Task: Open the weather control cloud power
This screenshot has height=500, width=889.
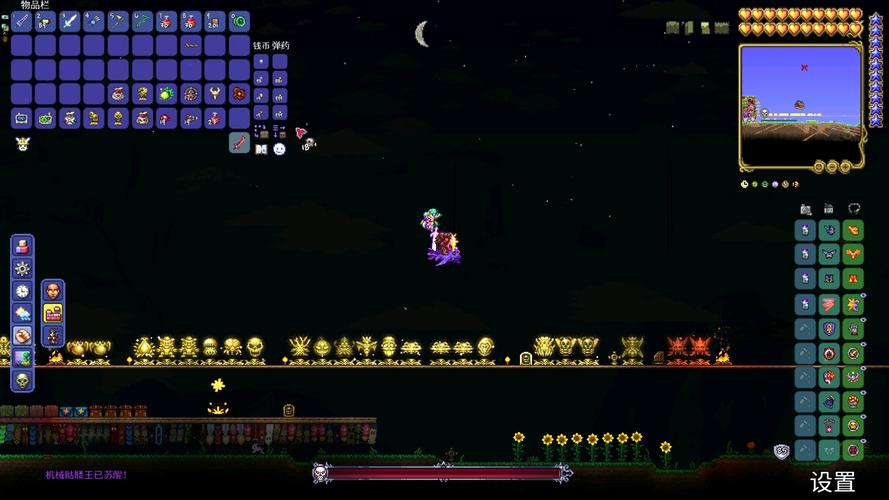Action: (x=22, y=313)
